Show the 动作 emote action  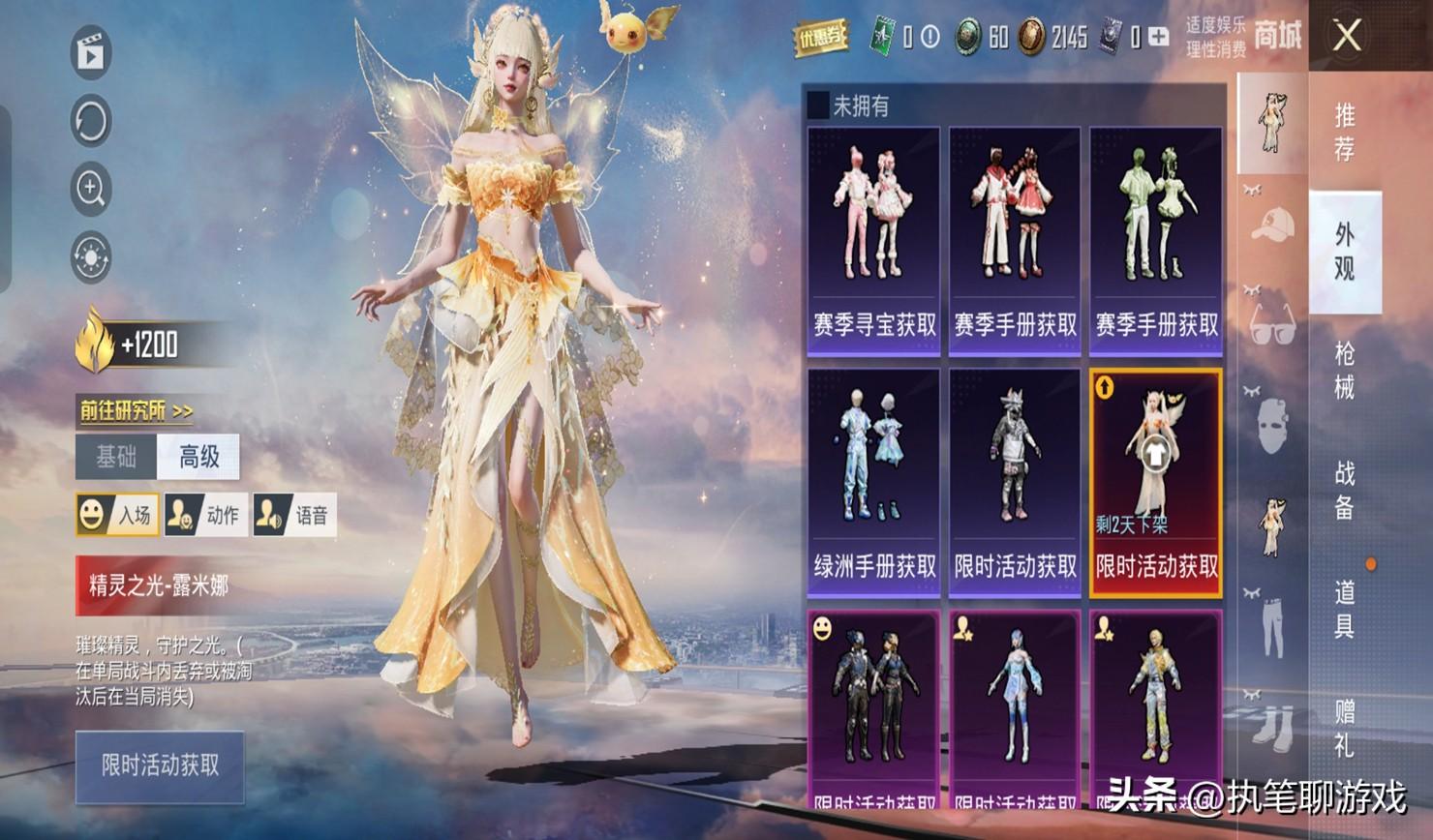205,515
